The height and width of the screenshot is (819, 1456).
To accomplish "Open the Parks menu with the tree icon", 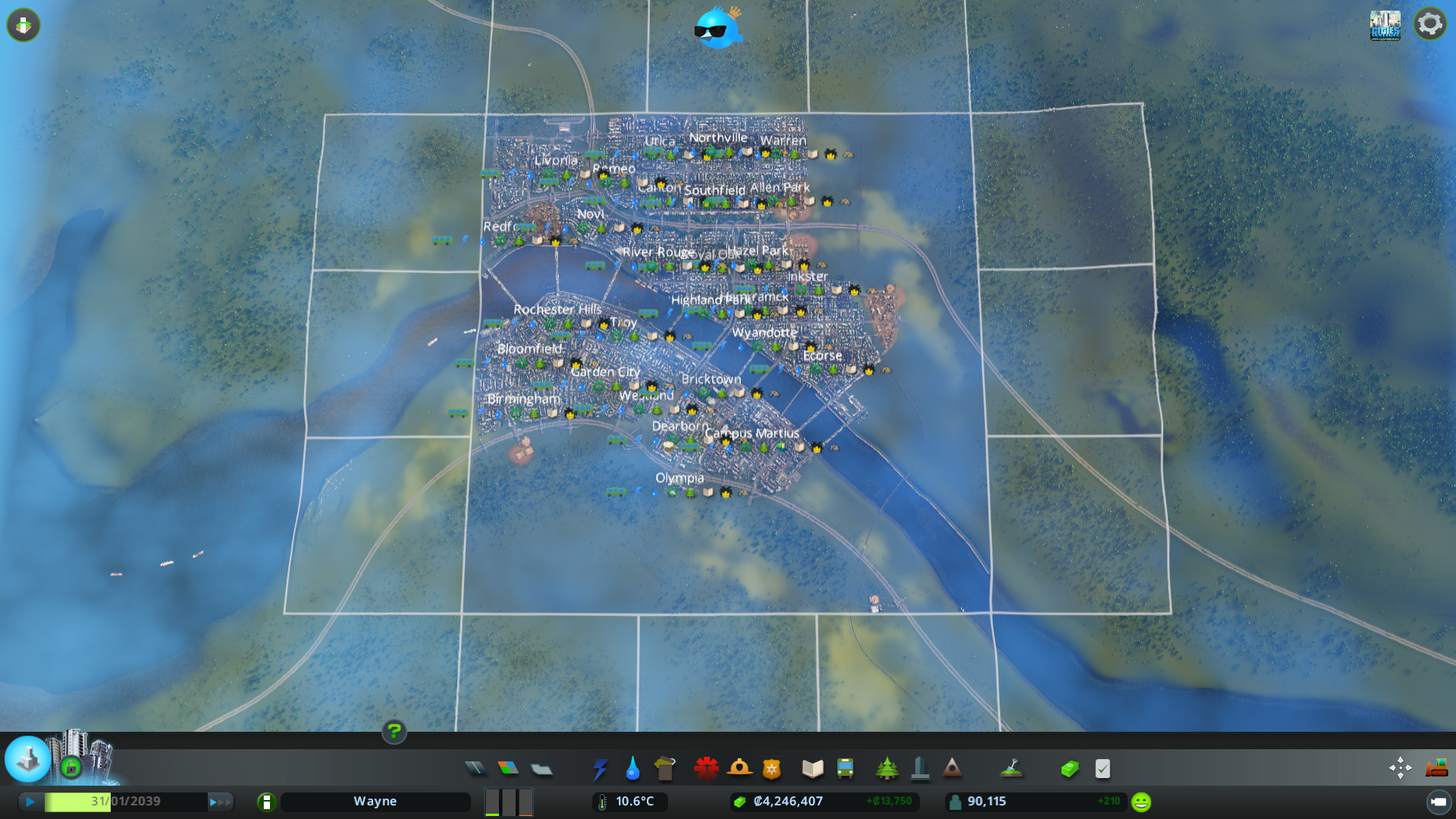I will [x=888, y=768].
